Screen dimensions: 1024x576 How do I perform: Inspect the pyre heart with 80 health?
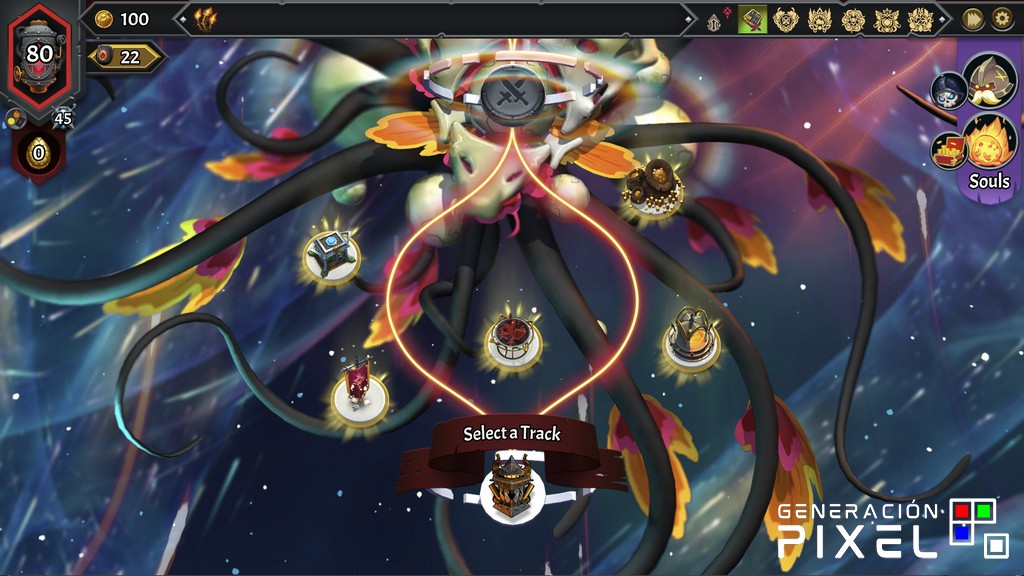point(40,54)
